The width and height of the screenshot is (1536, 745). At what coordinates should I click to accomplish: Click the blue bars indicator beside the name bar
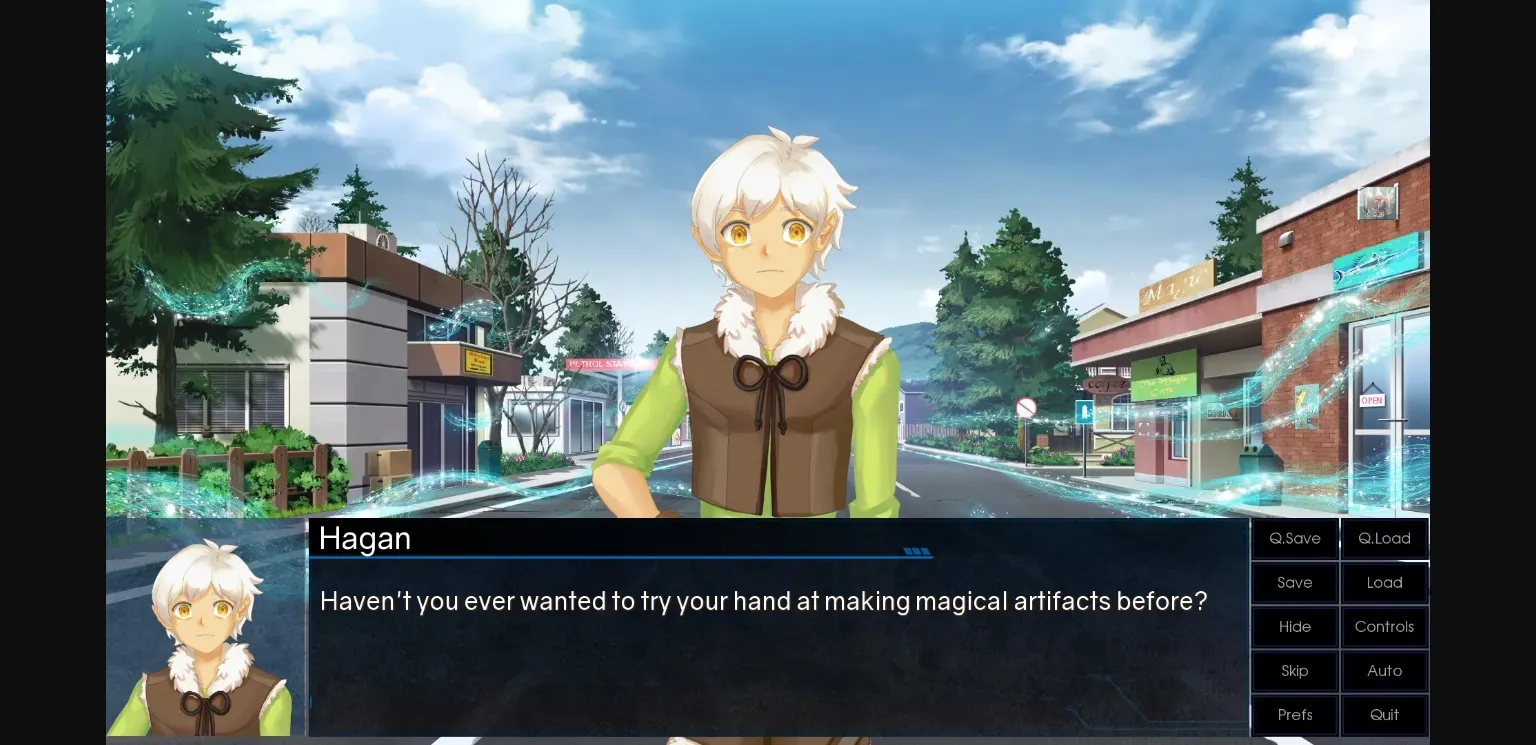coord(916,551)
